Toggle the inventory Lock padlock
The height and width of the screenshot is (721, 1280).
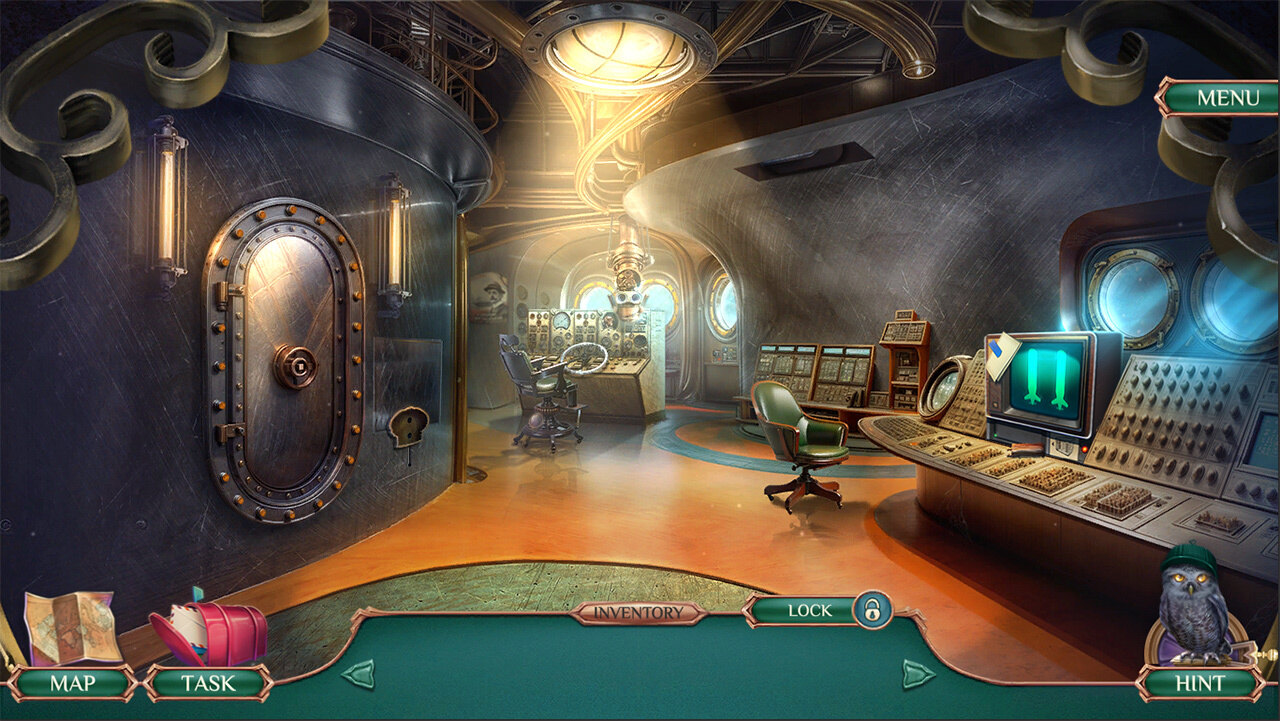click(x=872, y=610)
